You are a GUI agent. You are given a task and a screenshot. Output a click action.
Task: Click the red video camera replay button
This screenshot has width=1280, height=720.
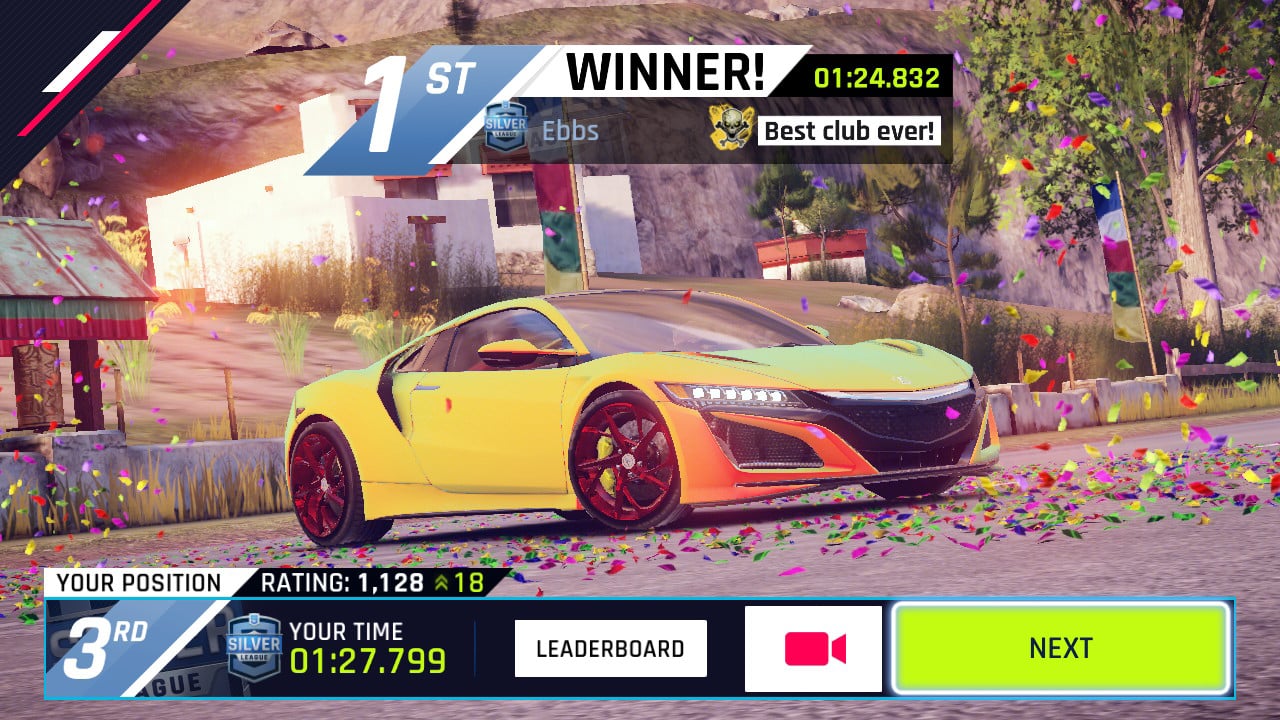[x=813, y=649]
